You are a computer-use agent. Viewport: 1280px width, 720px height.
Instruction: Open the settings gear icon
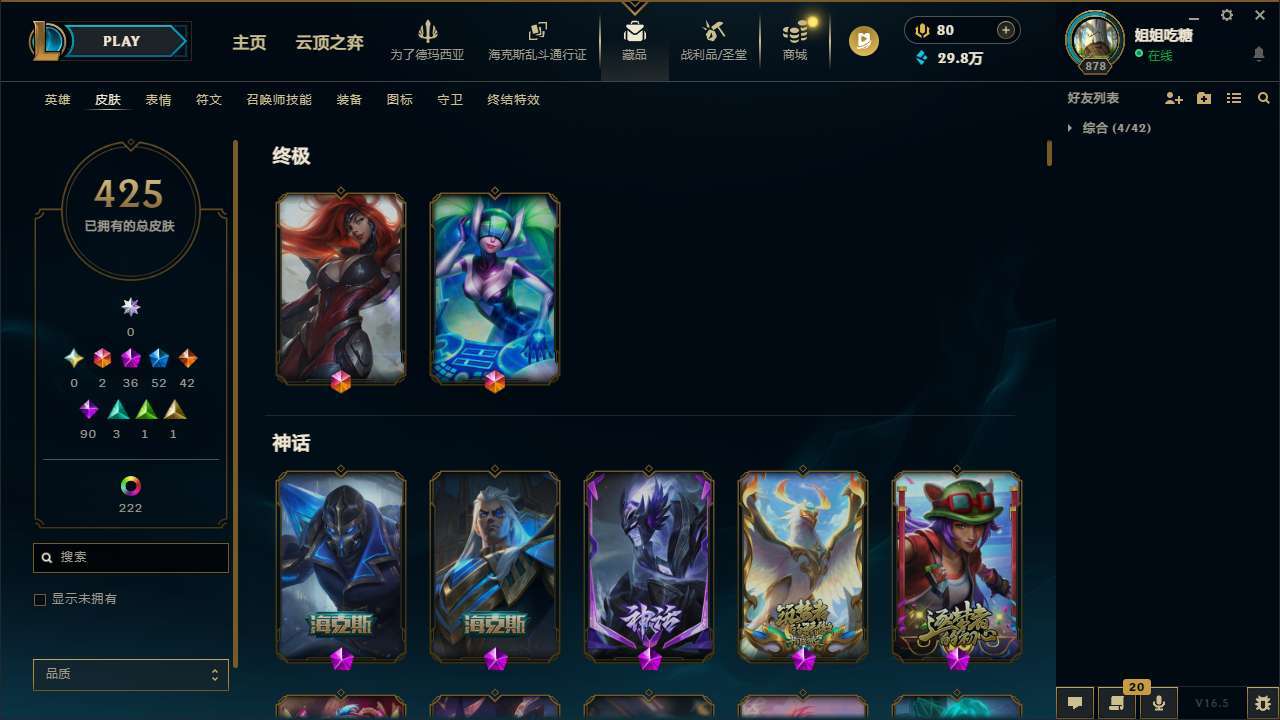(x=1226, y=15)
